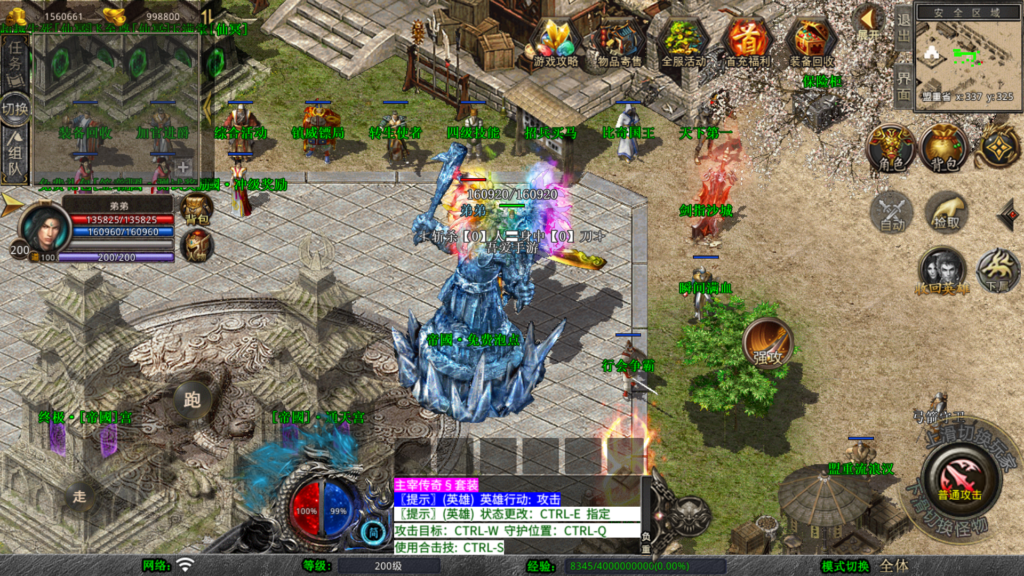Activate the 强攻 strong attack skill

[x=768, y=344]
